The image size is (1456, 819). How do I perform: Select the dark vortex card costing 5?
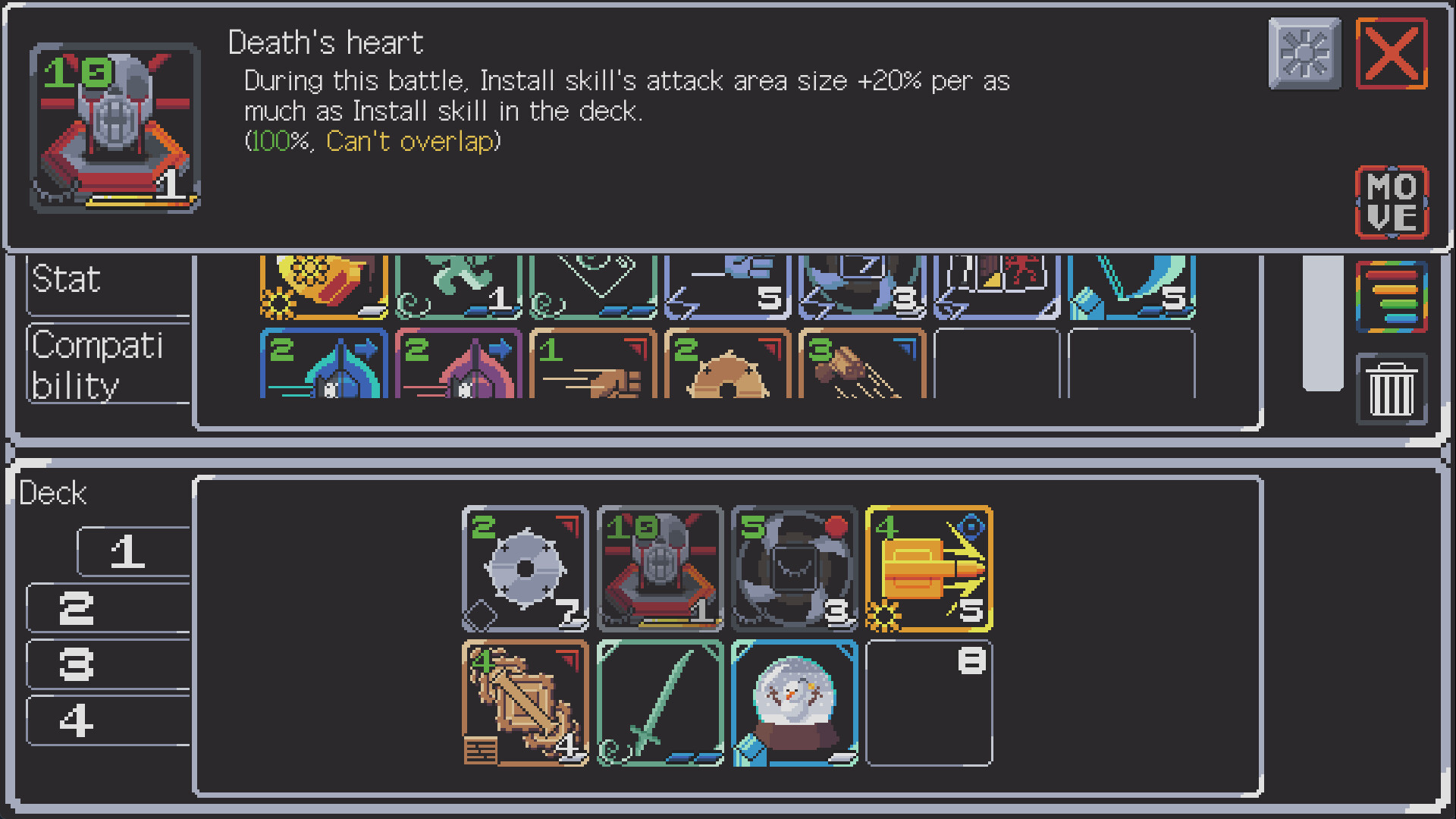point(793,569)
